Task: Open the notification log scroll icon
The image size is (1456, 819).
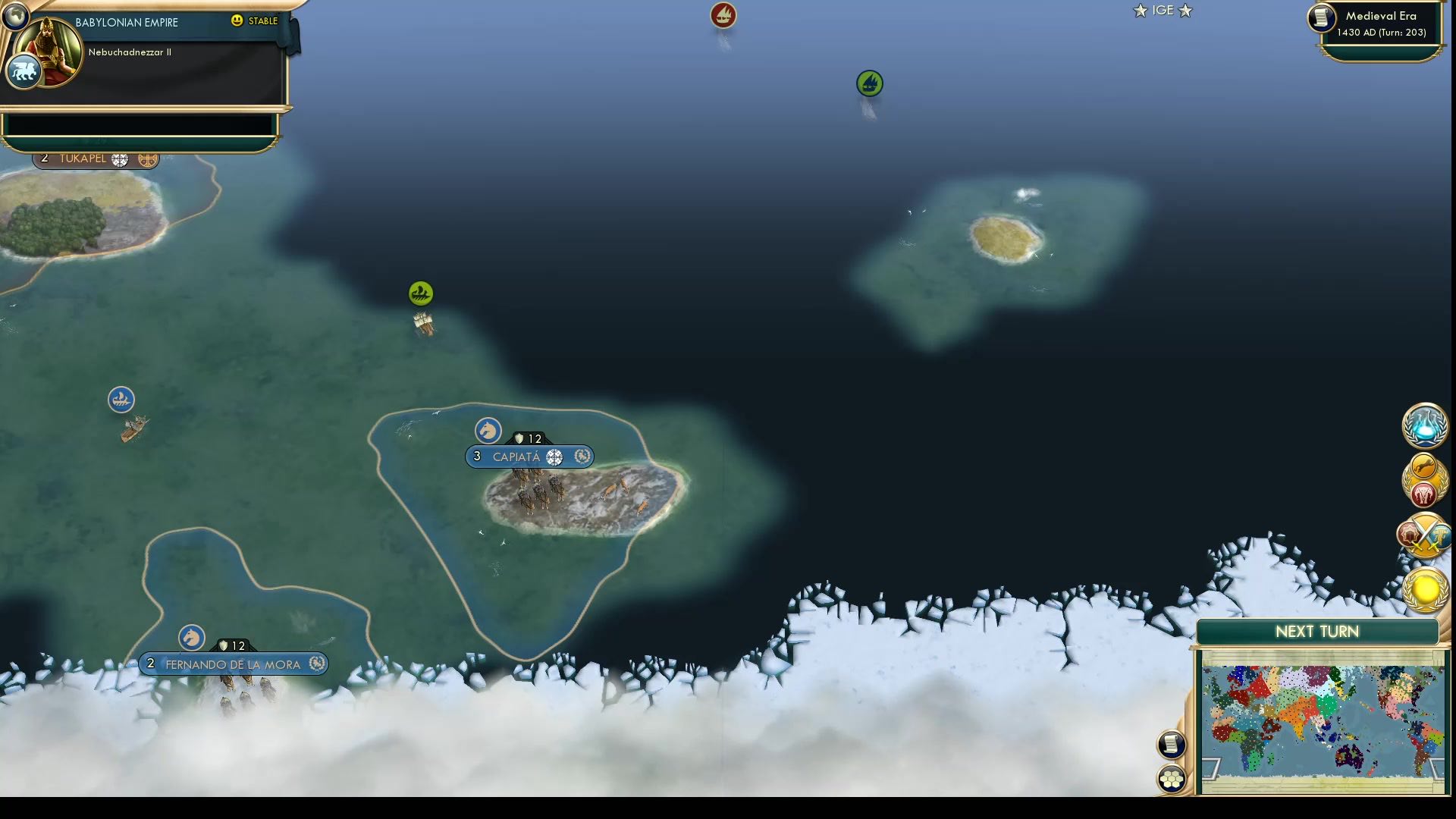Action: pos(1171,744)
